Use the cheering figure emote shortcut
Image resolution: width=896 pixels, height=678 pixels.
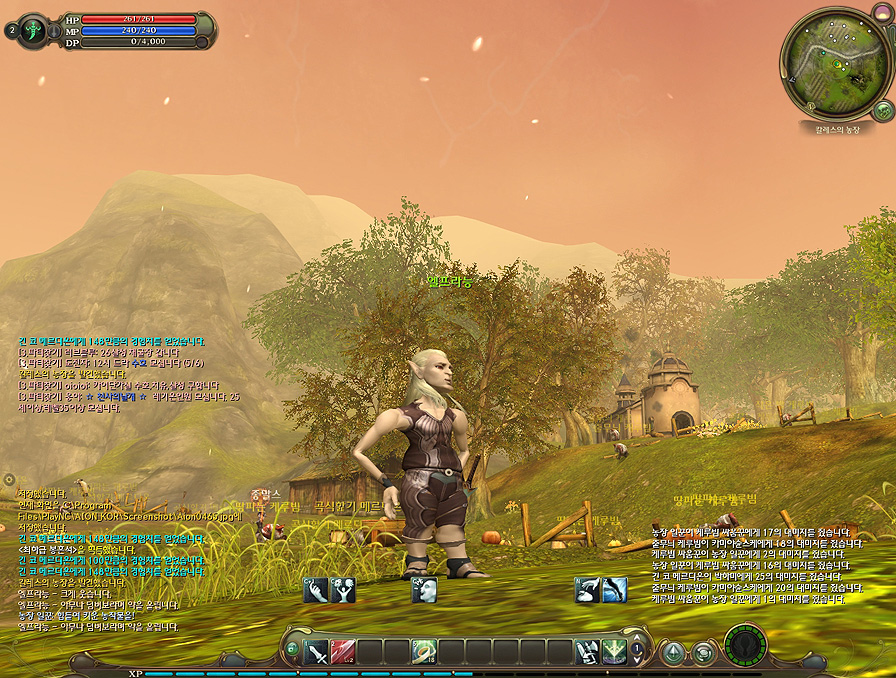point(343,591)
